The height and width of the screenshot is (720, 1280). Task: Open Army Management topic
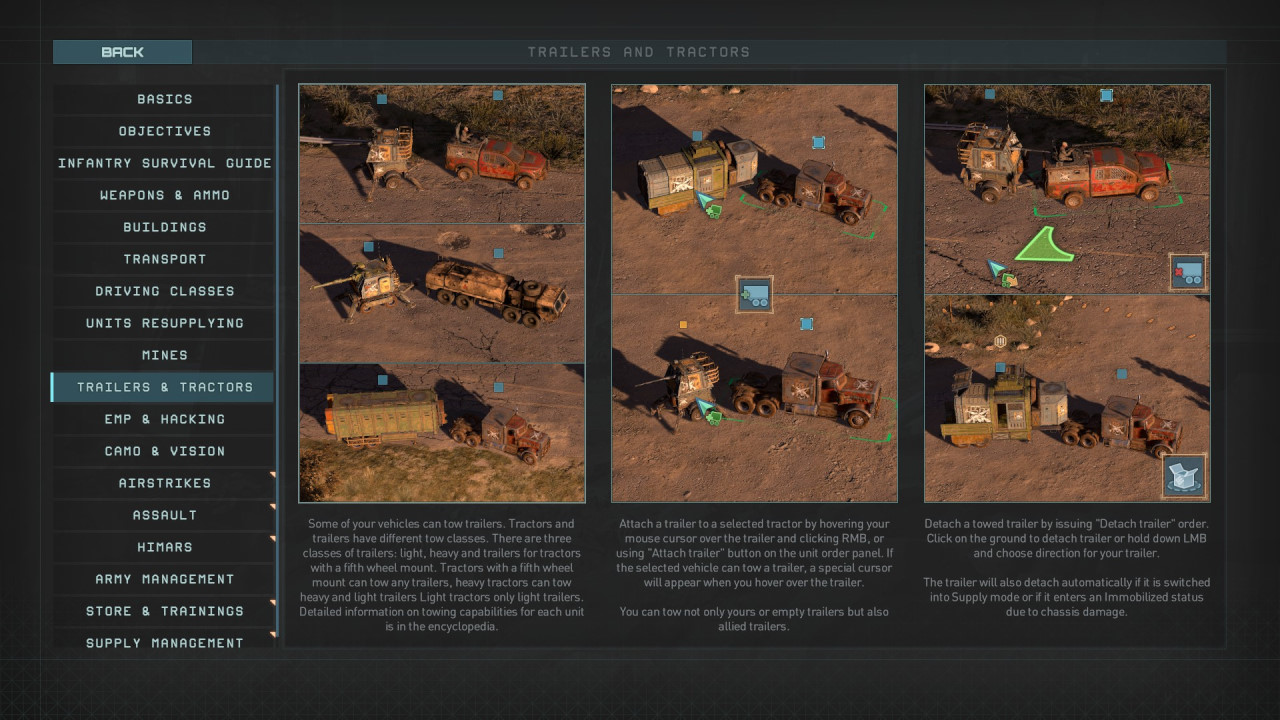pyautogui.click(x=164, y=579)
